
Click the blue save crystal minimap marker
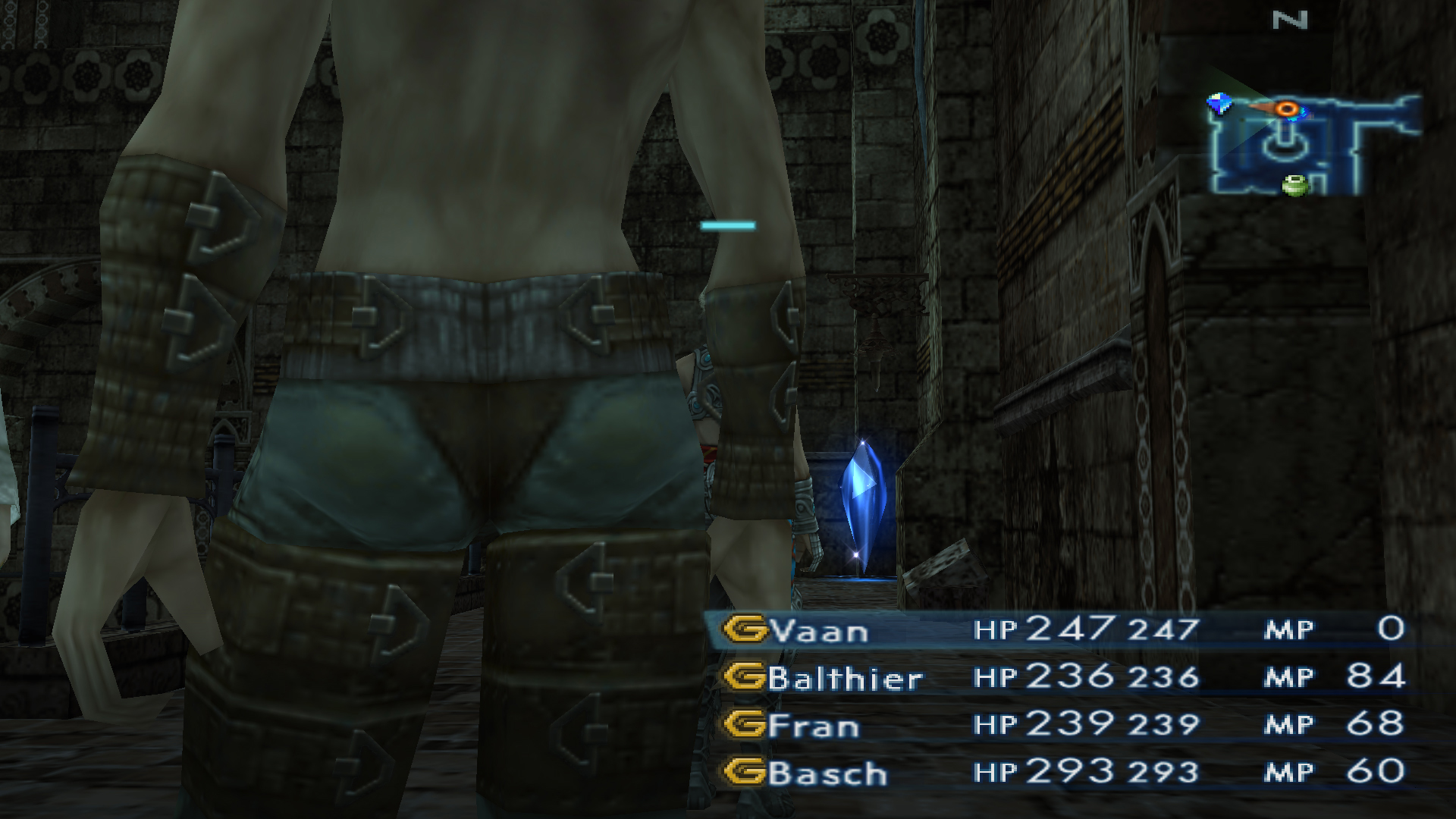coord(1219,103)
